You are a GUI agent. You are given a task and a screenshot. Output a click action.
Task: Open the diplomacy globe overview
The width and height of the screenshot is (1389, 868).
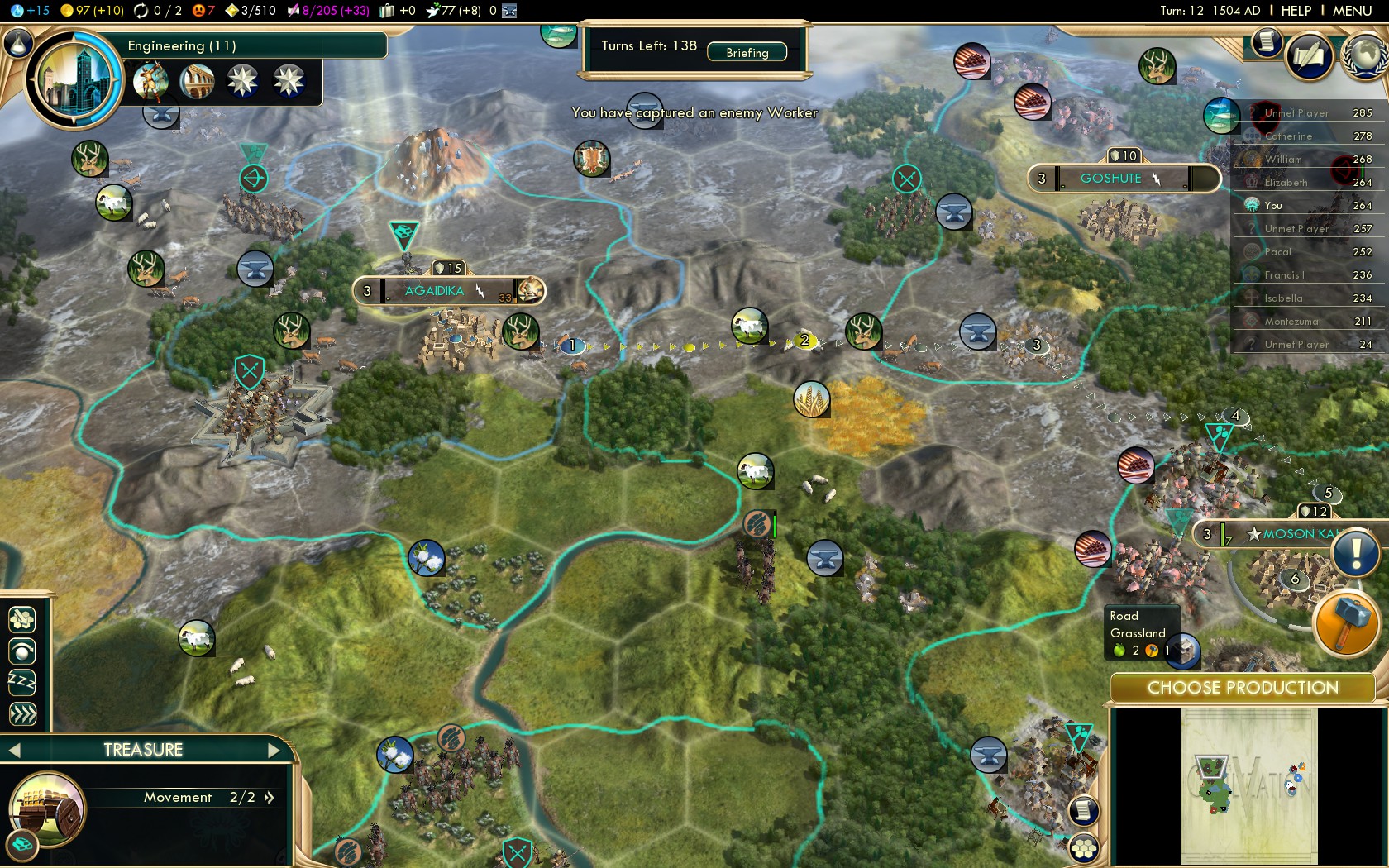point(1364,56)
